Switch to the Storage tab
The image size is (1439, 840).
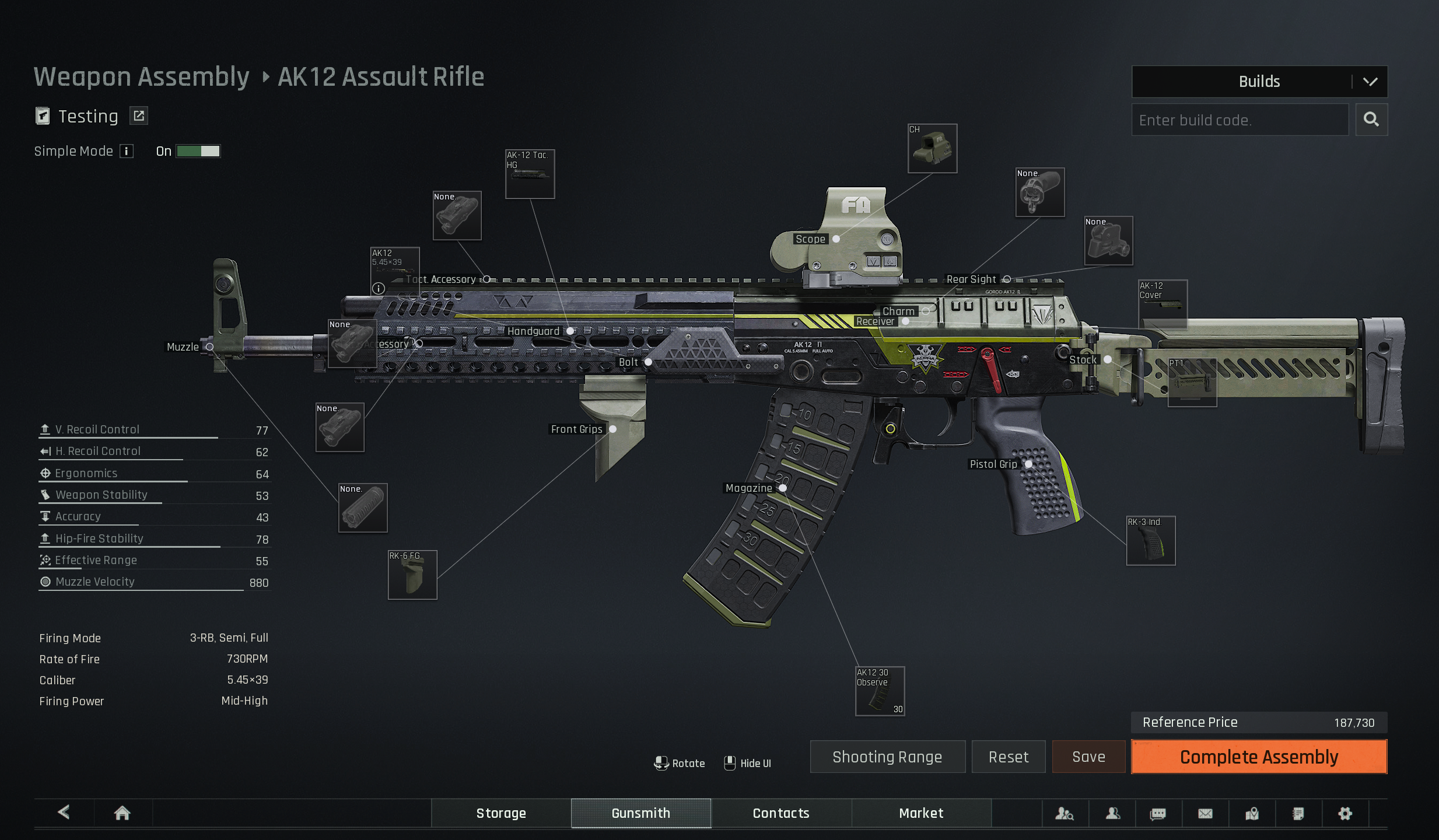(501, 813)
